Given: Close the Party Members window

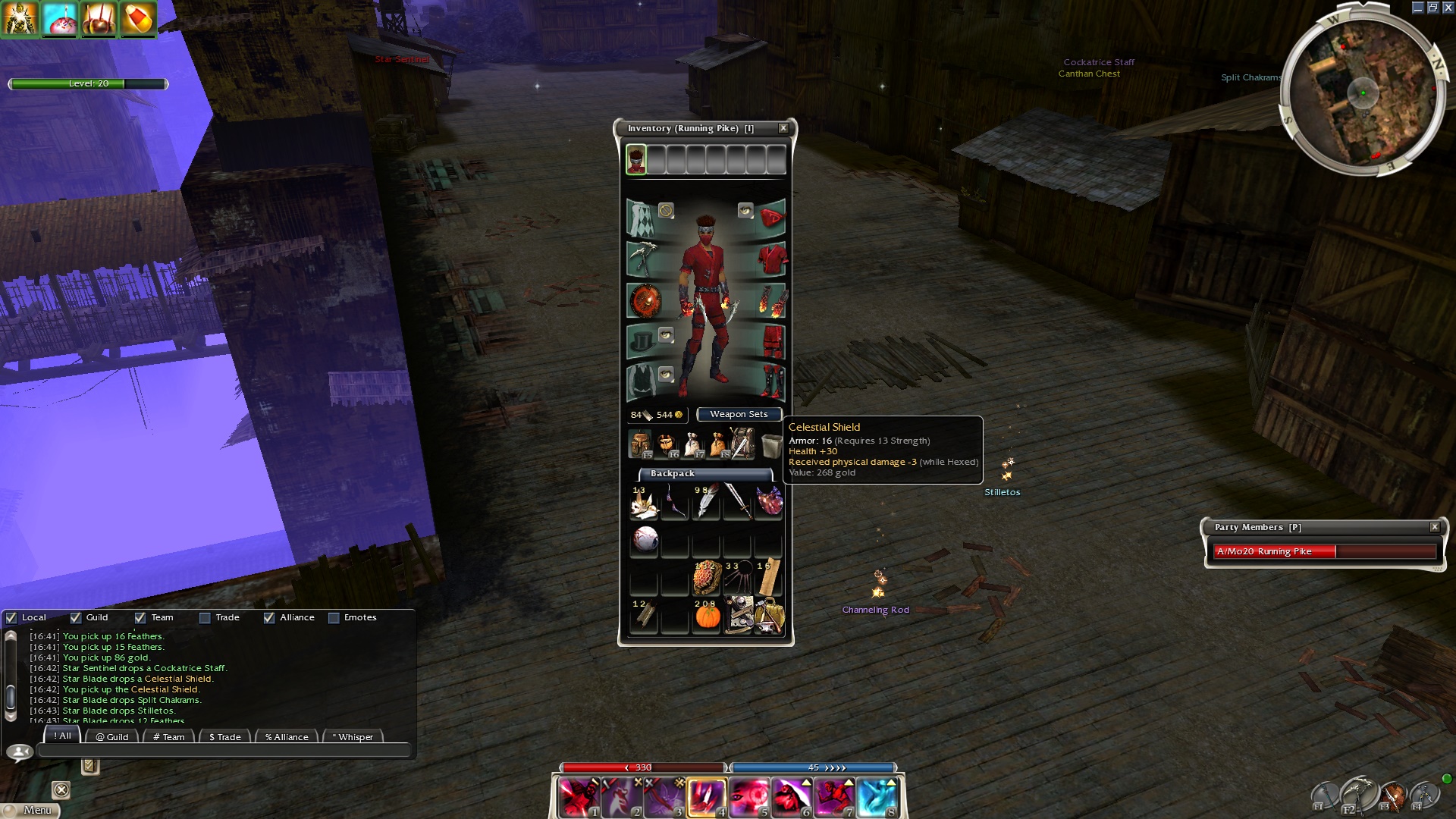Looking at the screenshot, I should point(1434,527).
